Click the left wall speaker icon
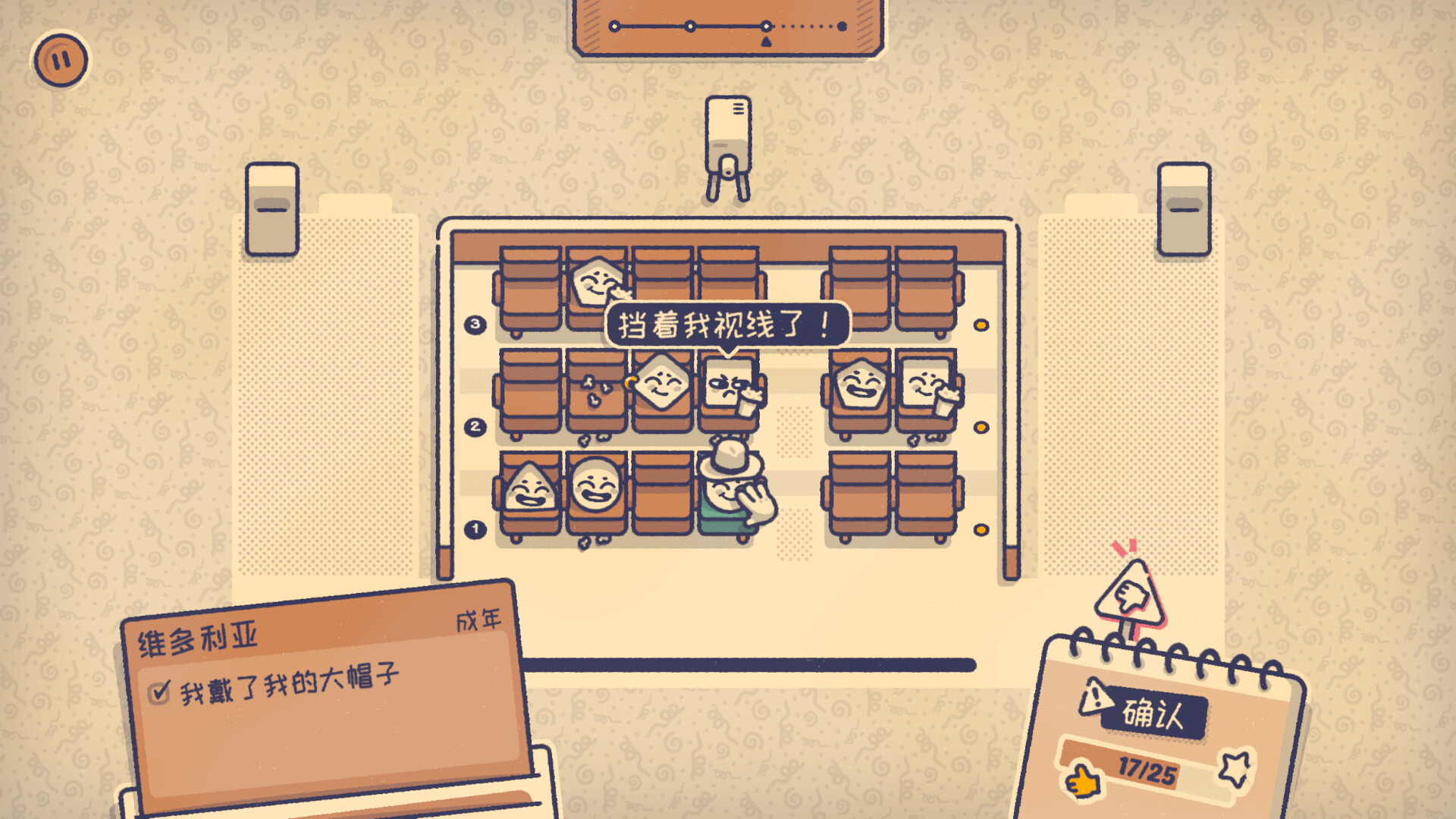 tap(271, 206)
